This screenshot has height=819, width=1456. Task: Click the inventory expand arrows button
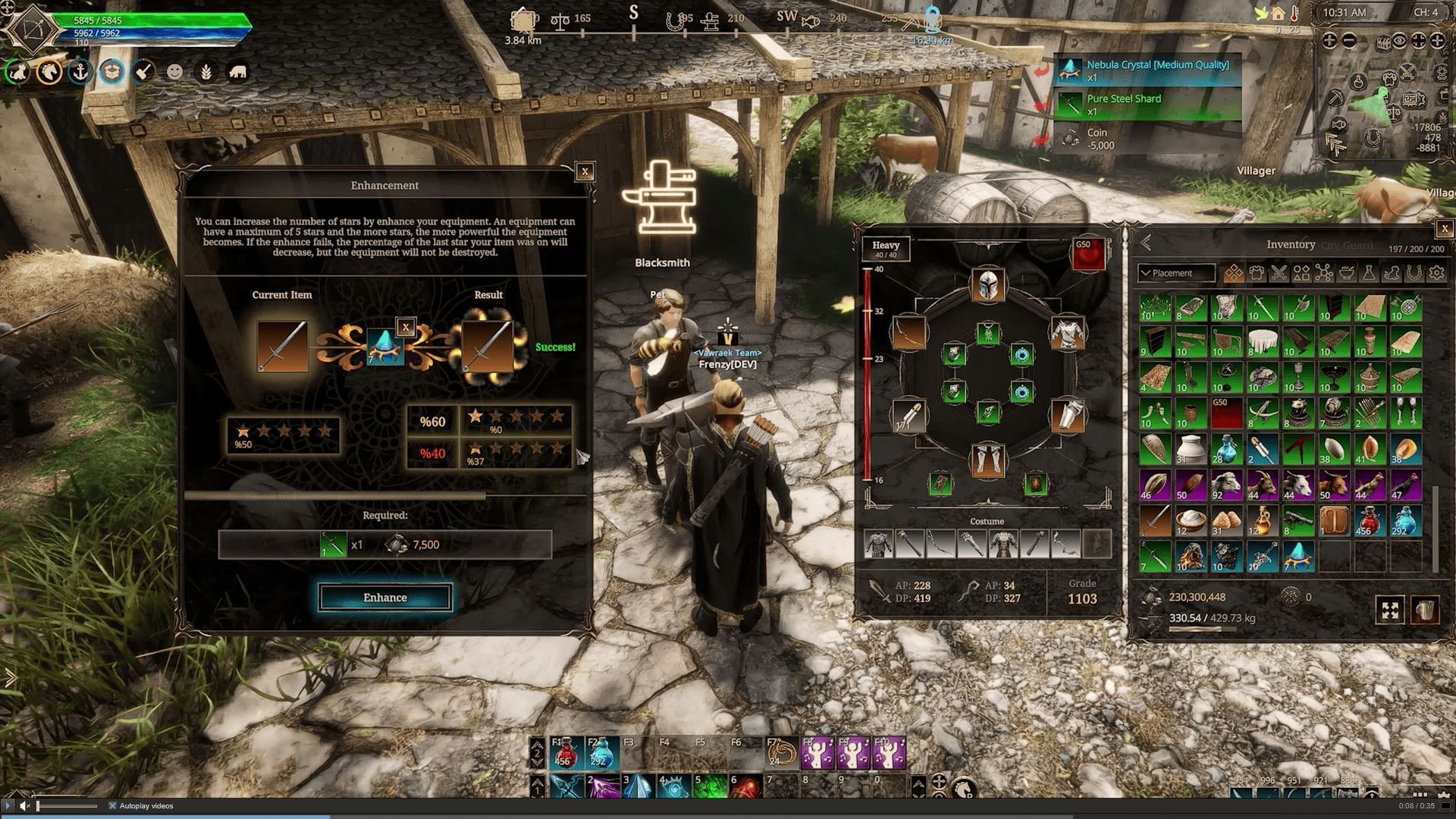(1390, 610)
